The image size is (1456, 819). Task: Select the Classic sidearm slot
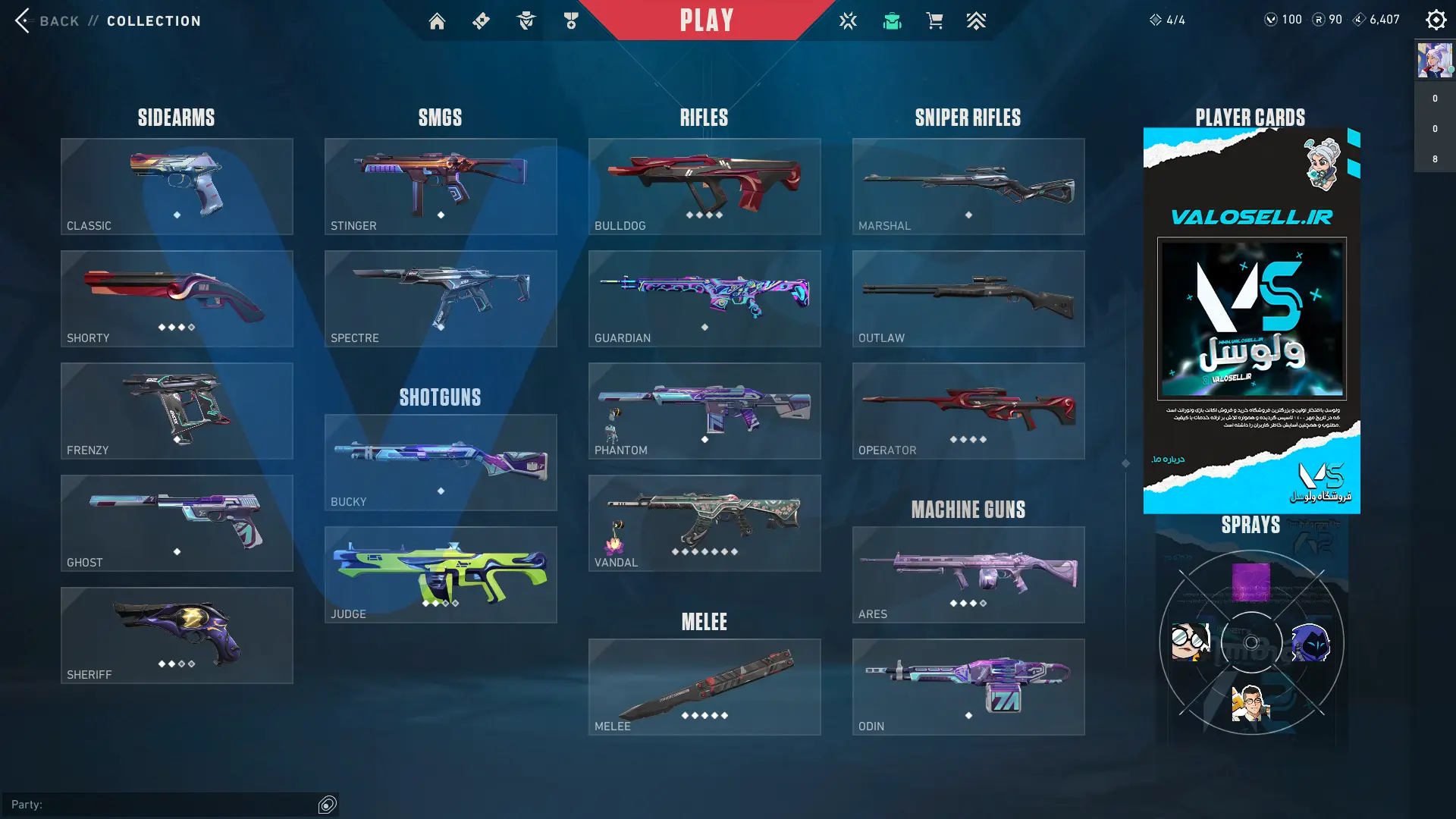[x=177, y=187]
